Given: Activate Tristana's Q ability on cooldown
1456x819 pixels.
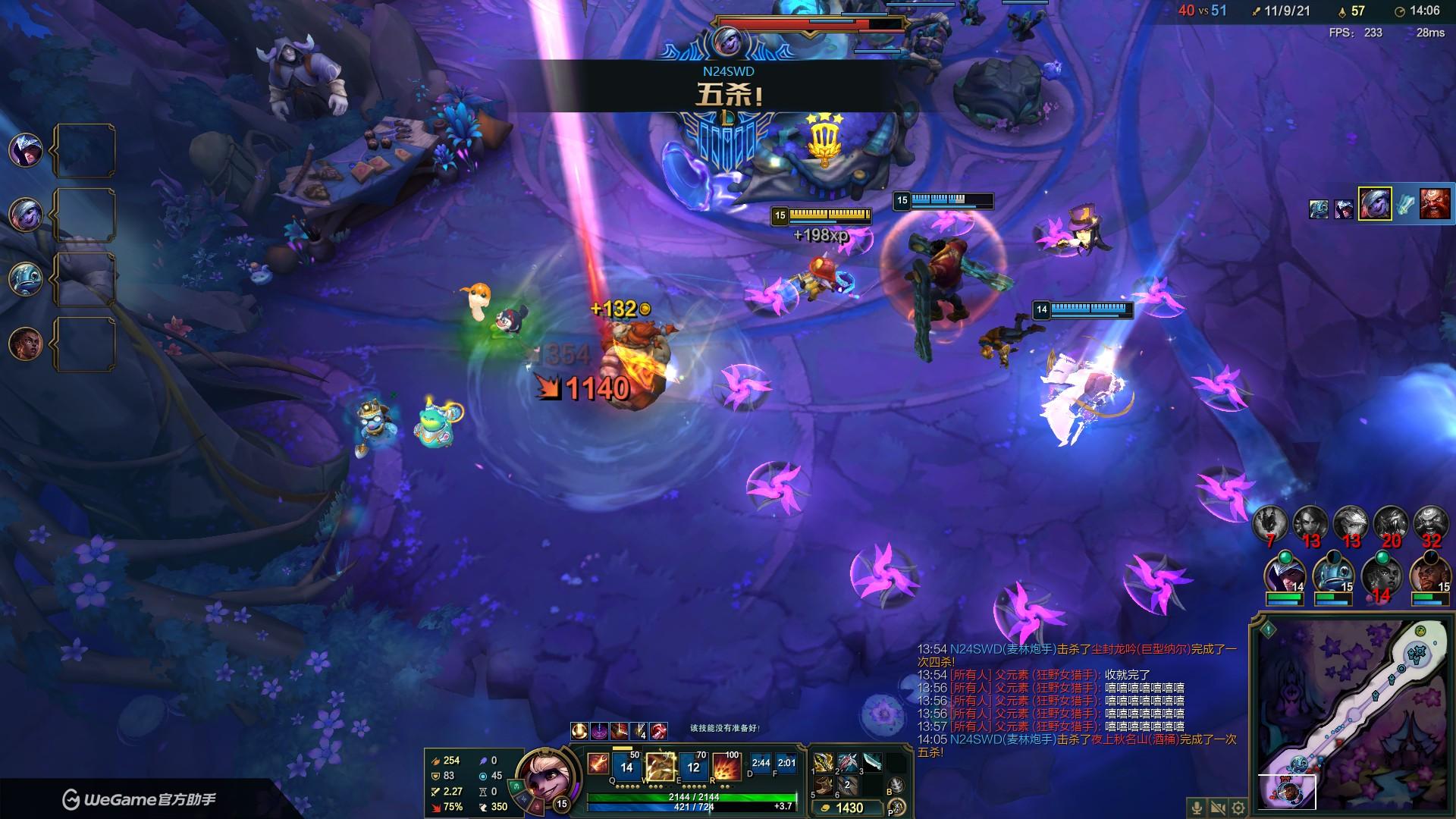Looking at the screenshot, I should pyautogui.click(x=626, y=767).
